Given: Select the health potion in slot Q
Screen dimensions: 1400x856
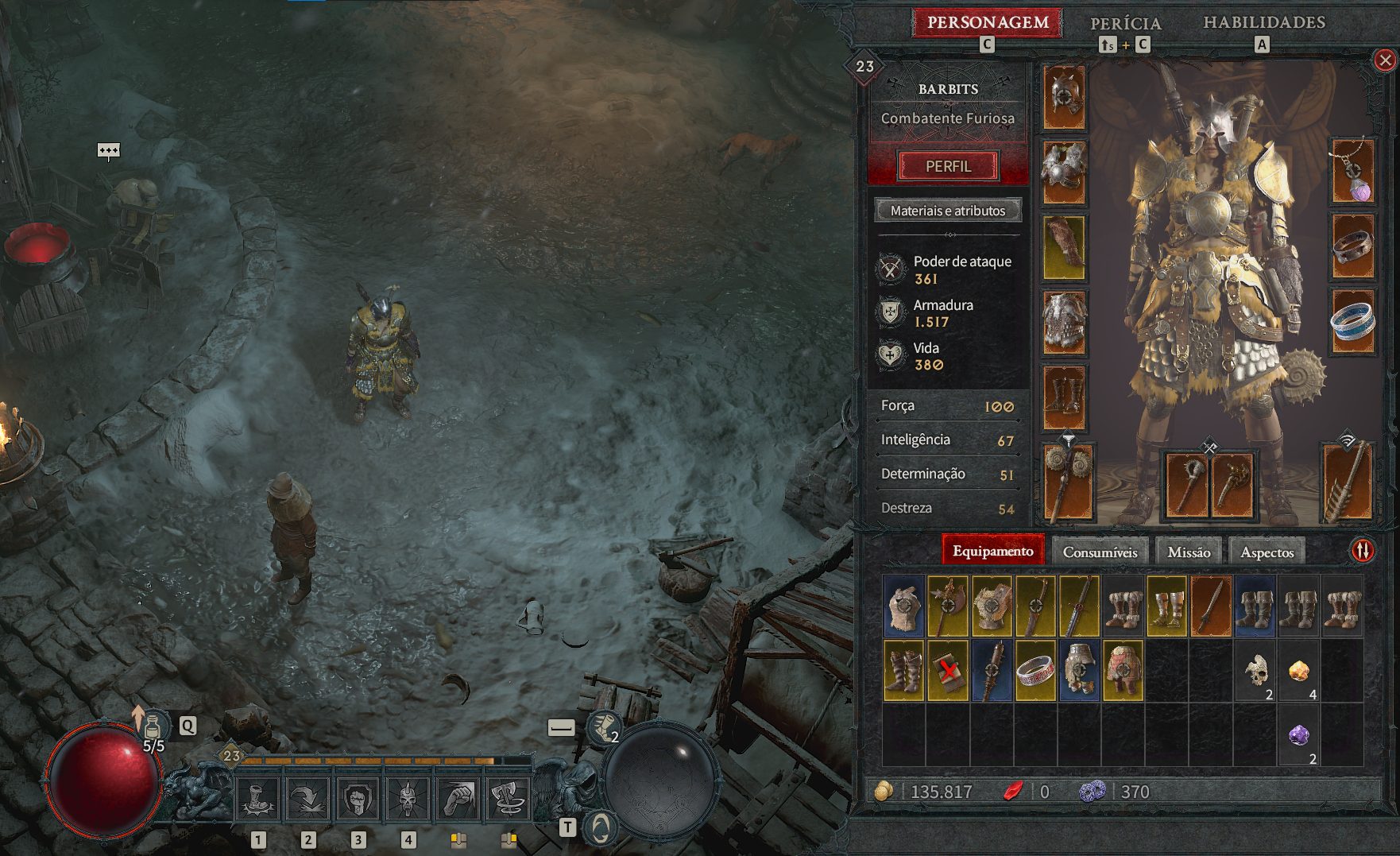Looking at the screenshot, I should [x=153, y=723].
